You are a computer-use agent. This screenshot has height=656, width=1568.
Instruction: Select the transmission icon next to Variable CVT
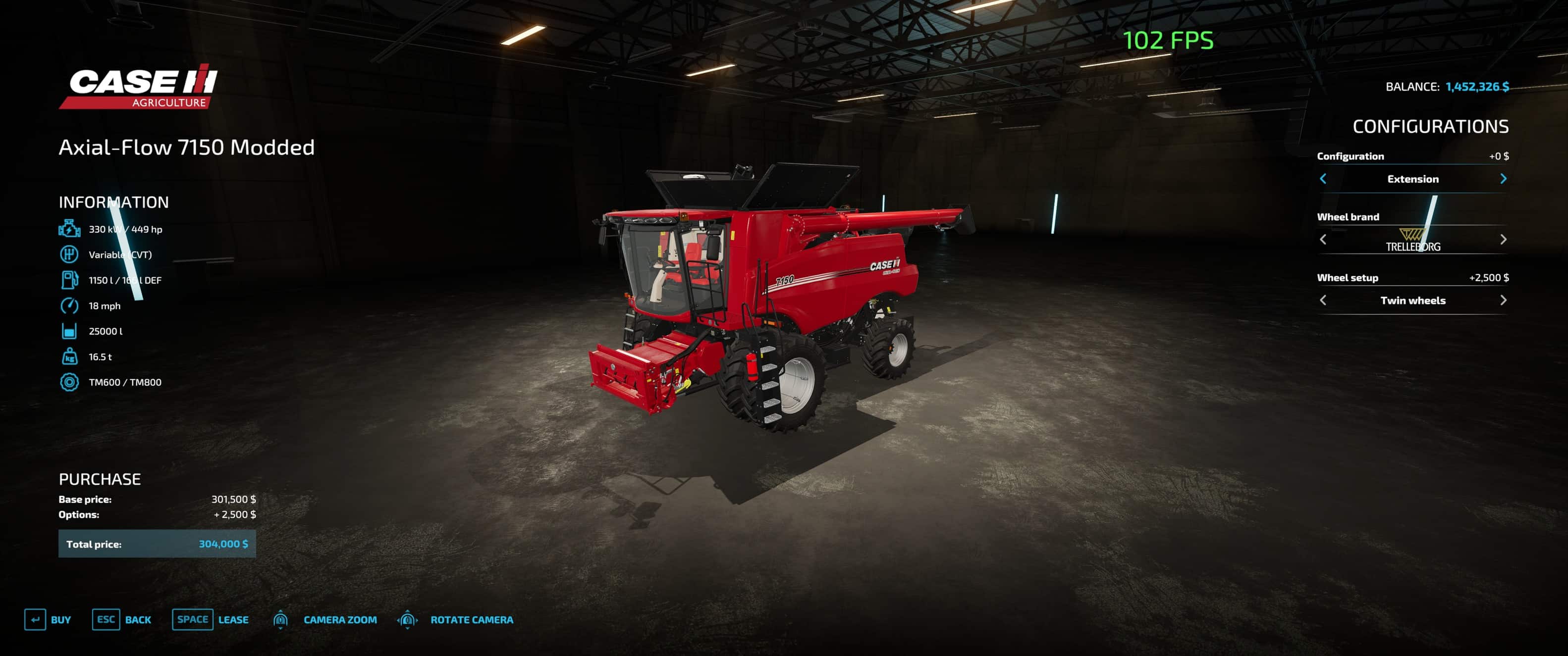click(69, 254)
